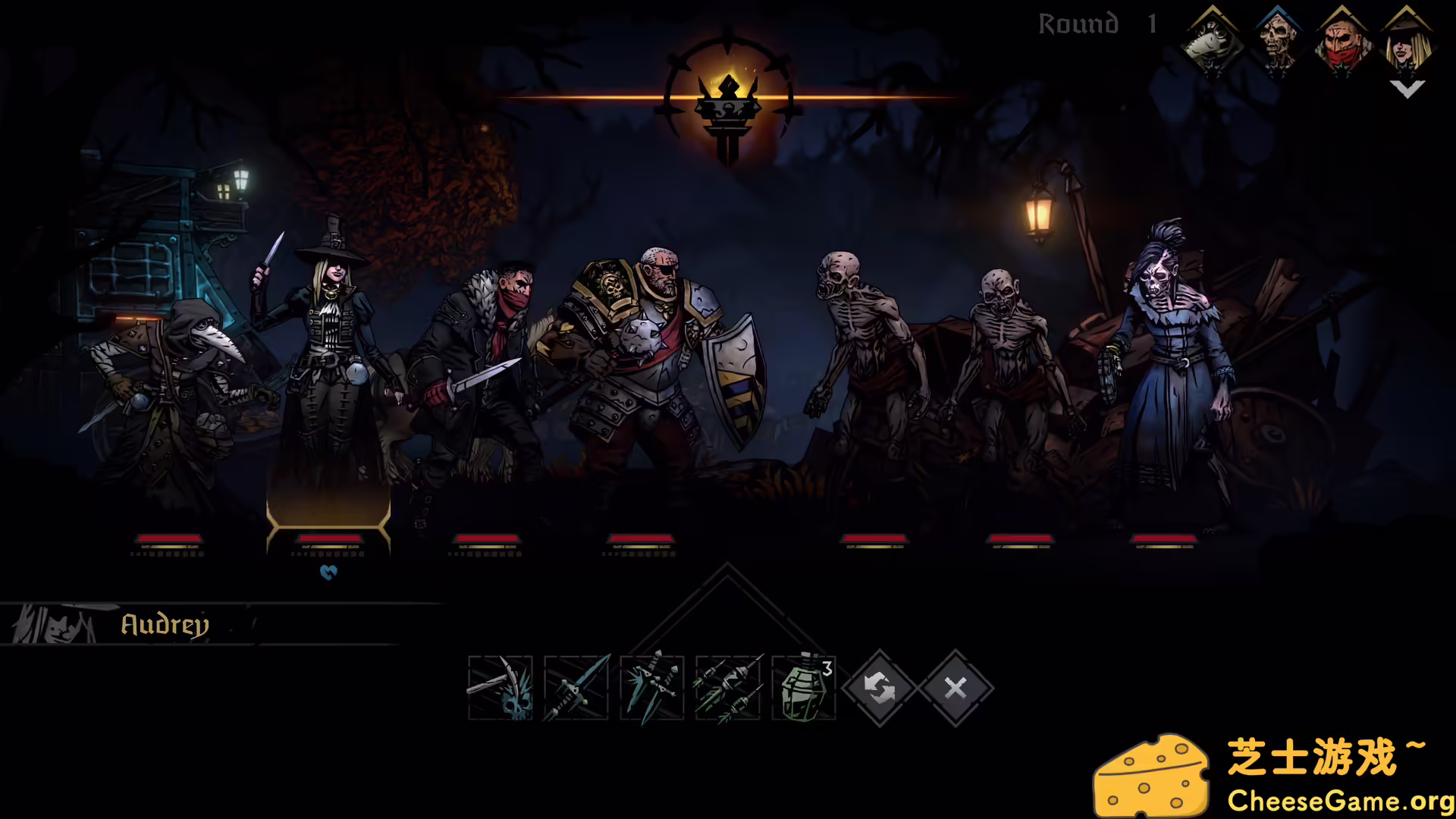The image size is (1456, 819).
Task: Click the swap position arrows icon
Action: [x=880, y=689]
